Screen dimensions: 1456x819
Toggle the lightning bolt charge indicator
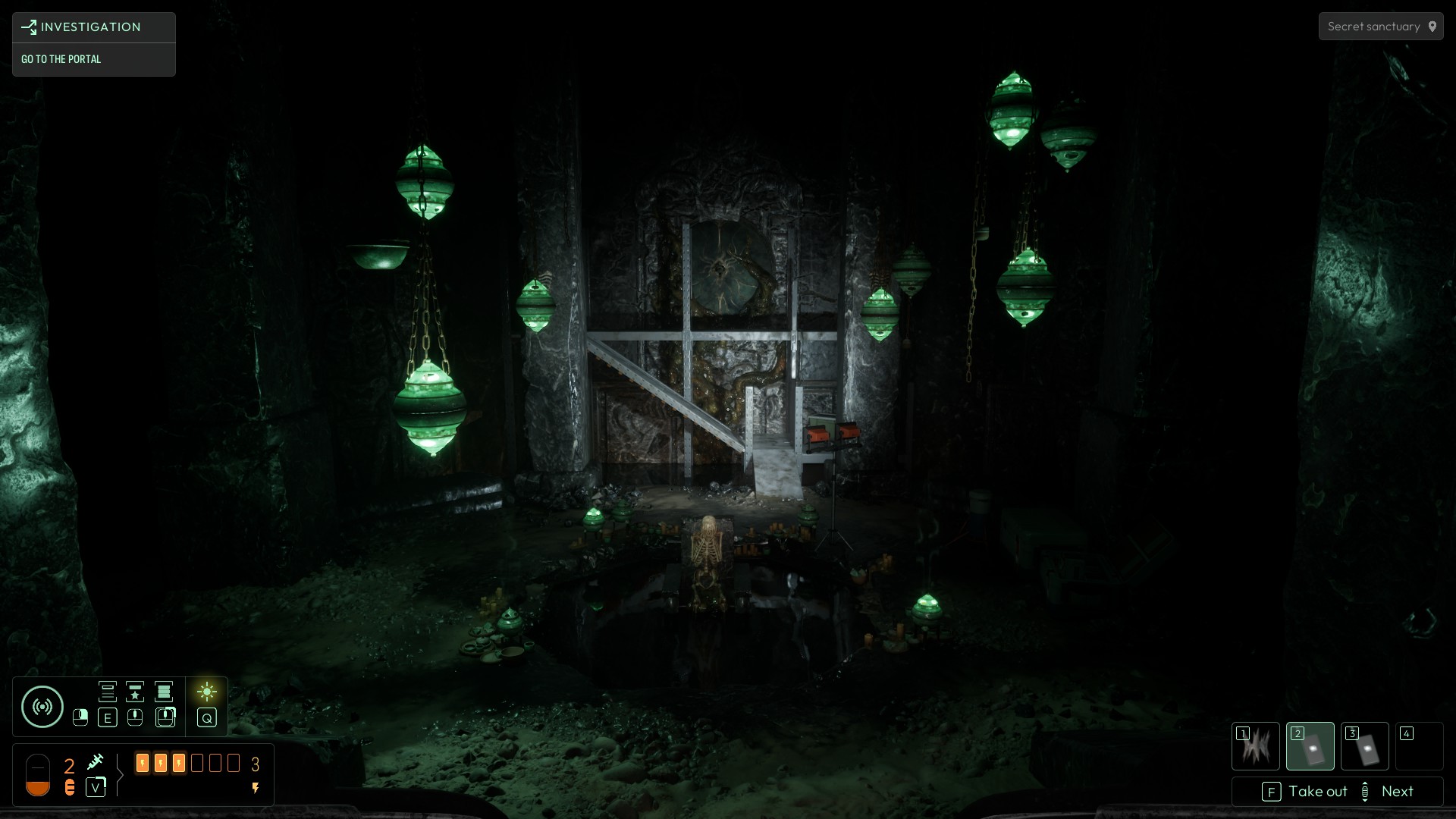256,789
